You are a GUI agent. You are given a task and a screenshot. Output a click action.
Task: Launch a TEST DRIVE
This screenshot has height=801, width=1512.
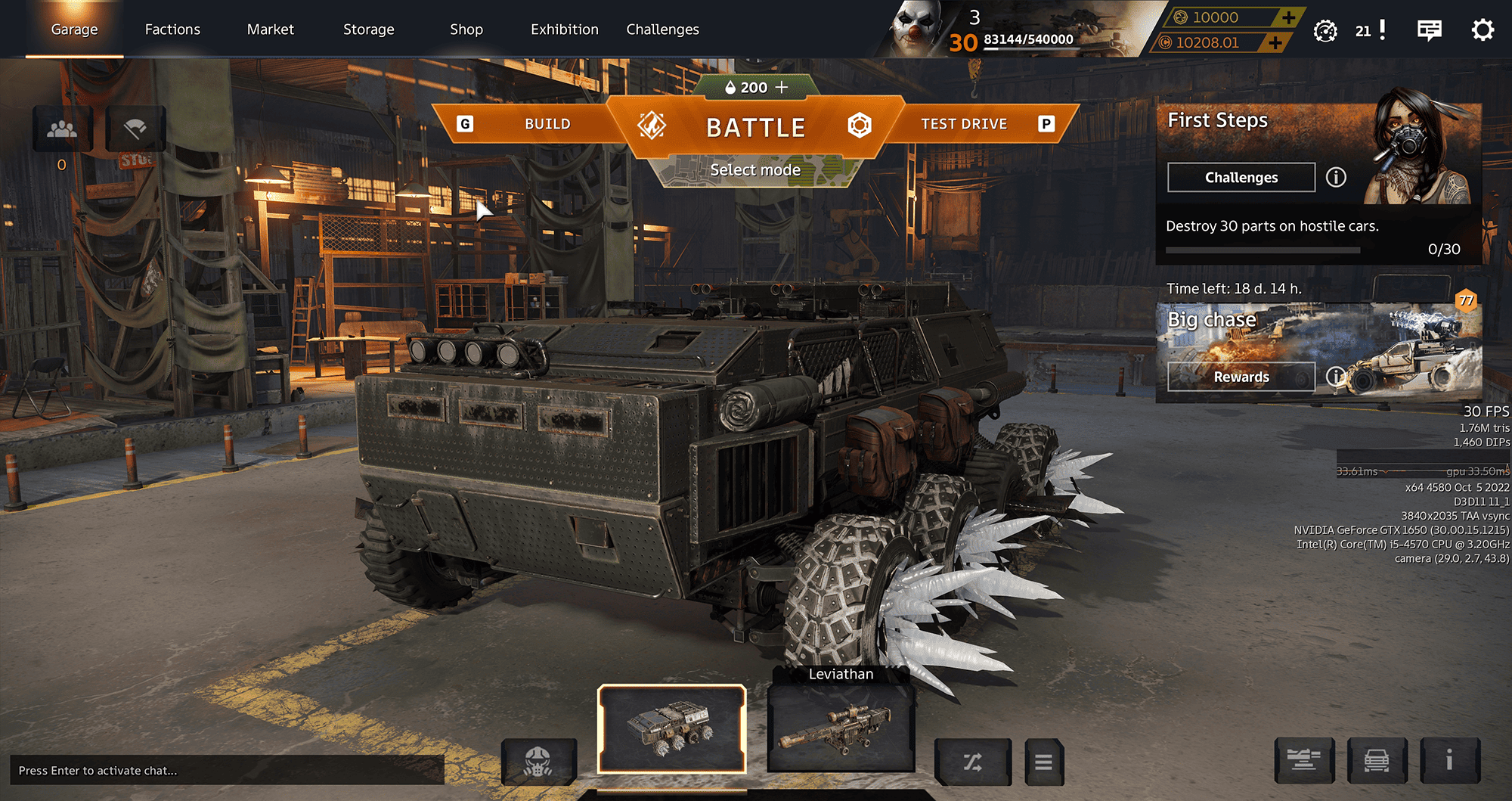tap(964, 124)
